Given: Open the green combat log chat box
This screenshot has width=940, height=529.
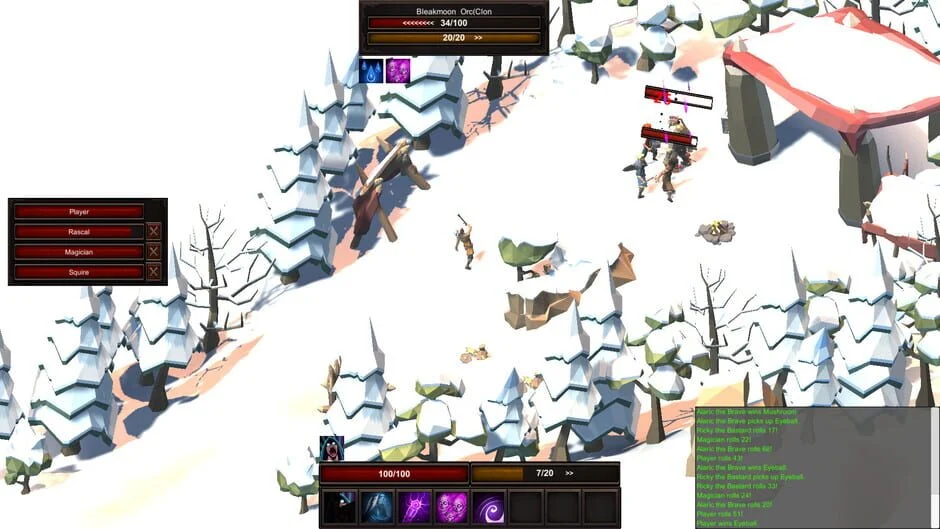Looking at the screenshot, I should point(816,466).
